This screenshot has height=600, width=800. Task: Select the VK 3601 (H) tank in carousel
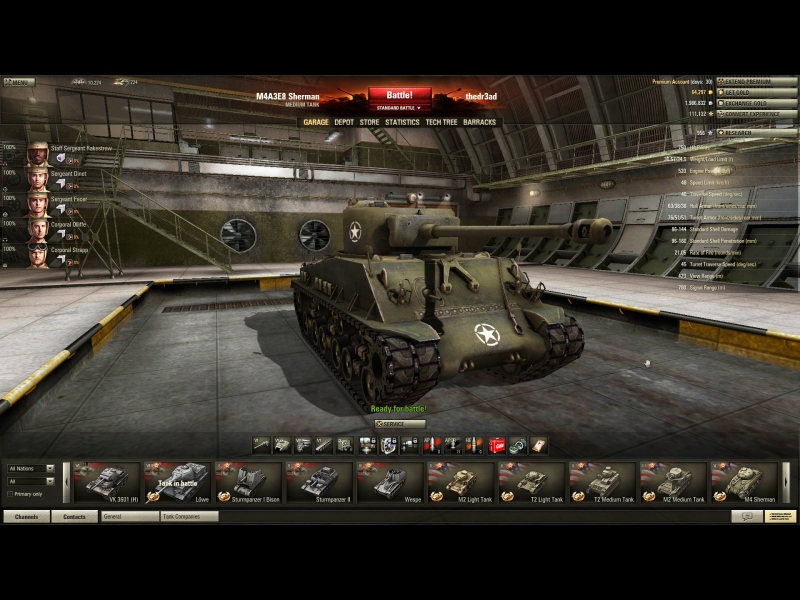click(106, 482)
